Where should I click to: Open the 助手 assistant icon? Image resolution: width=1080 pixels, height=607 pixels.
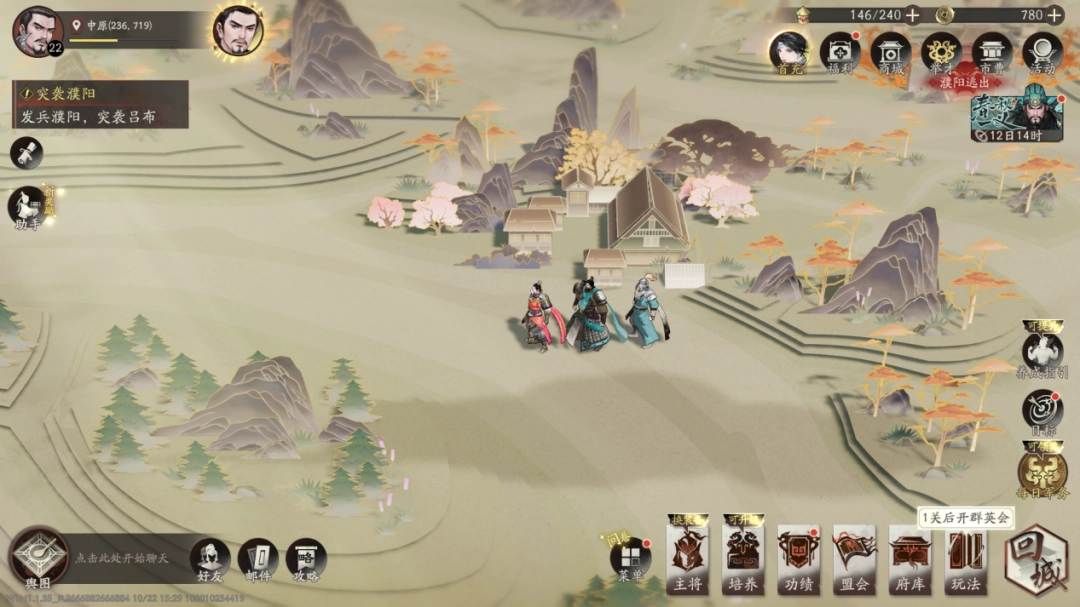point(27,208)
